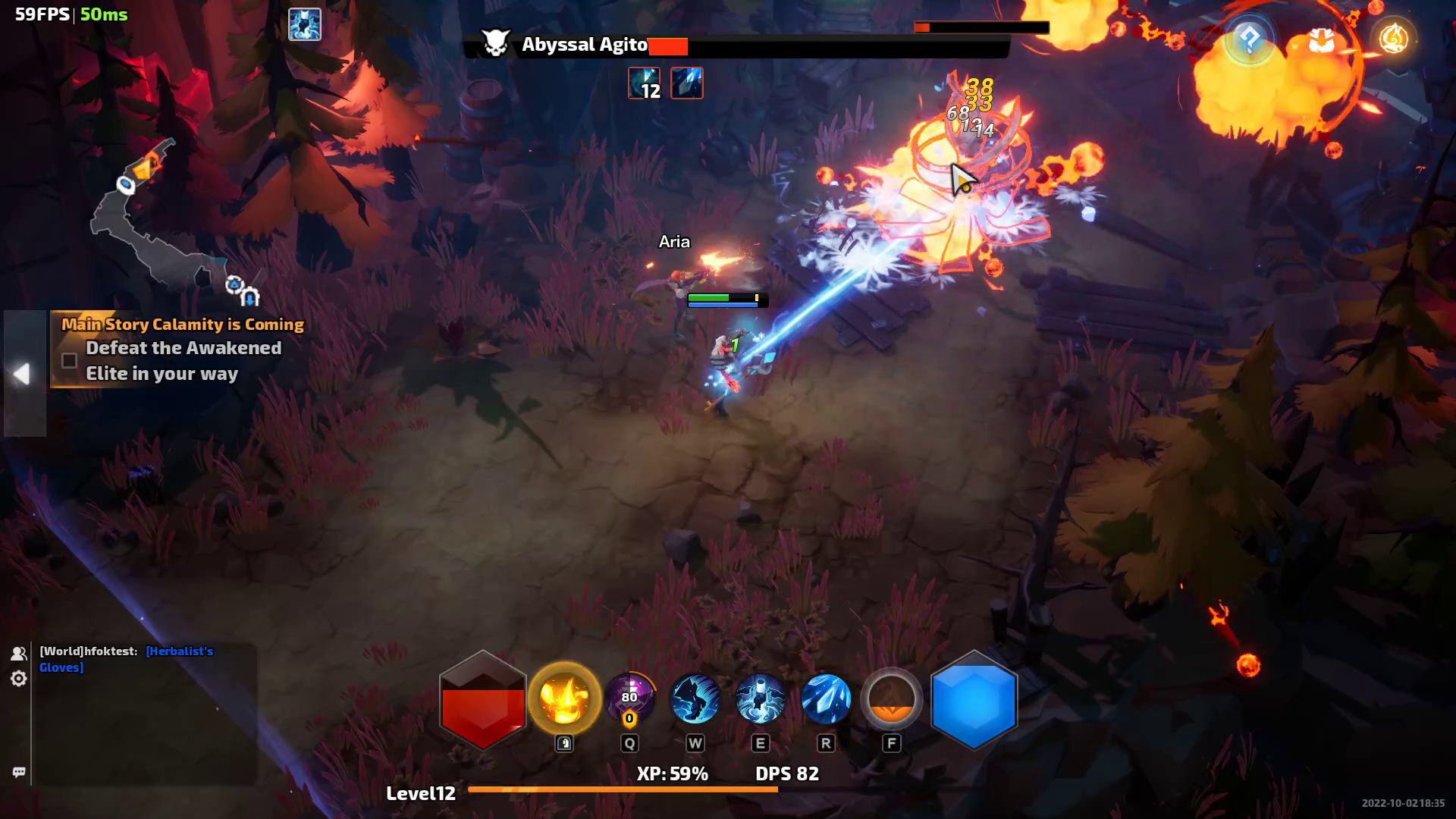This screenshot has width=1456, height=819.
Task: Collapse the quest tracker with the left arrow
Action: (22, 373)
